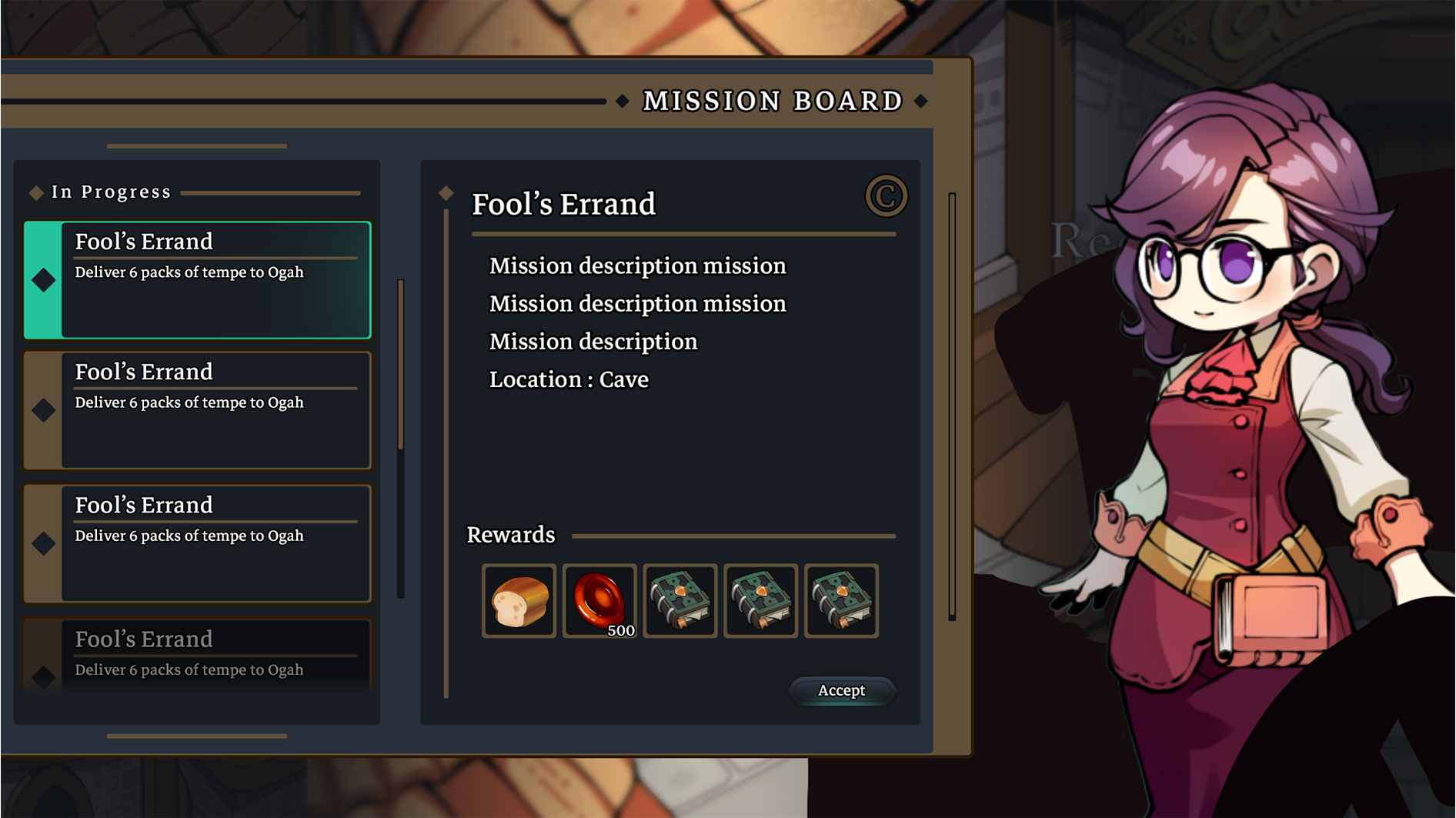Select the highlighted Fool's Errand mission entry
Viewport: 1456px width, 818px height.
tap(198, 280)
